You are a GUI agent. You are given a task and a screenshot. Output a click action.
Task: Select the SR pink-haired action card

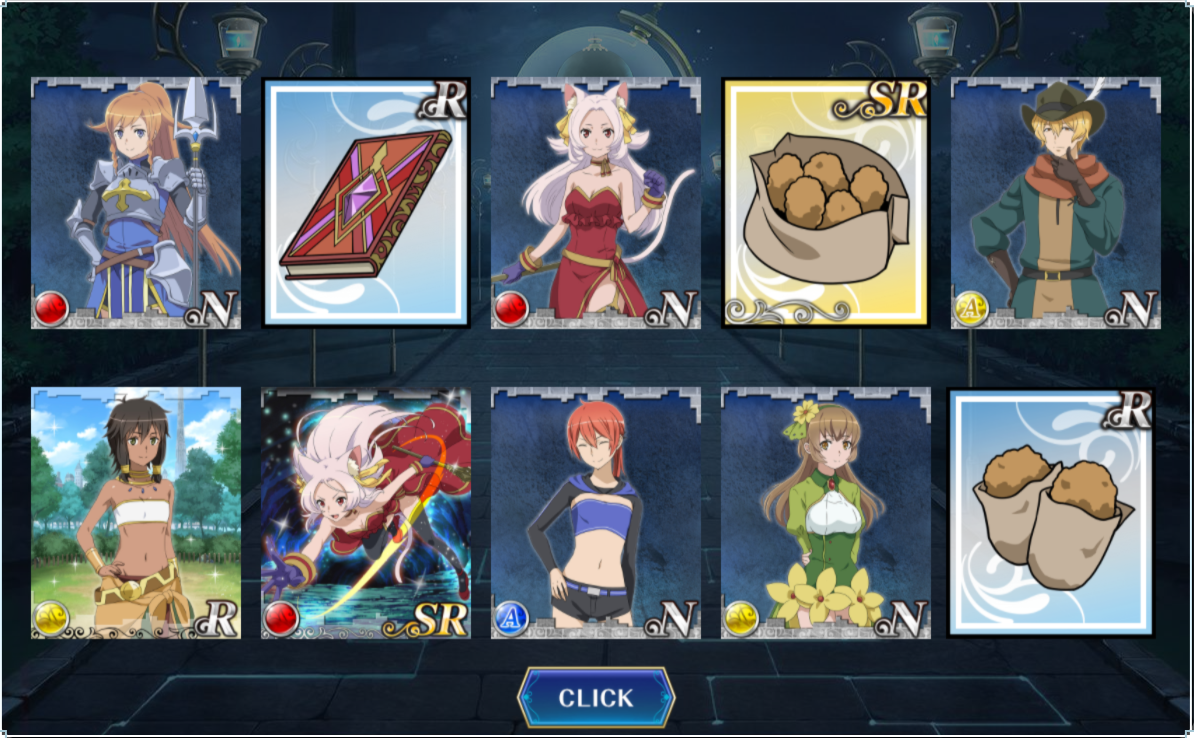coord(366,513)
